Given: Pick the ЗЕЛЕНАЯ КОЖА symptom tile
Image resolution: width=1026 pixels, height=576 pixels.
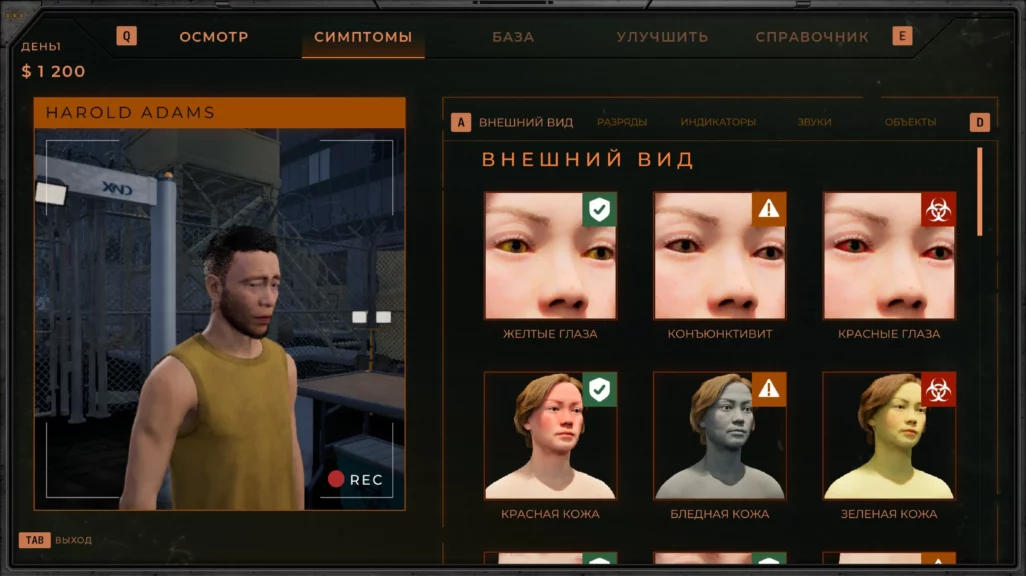Looking at the screenshot, I should click(x=889, y=436).
